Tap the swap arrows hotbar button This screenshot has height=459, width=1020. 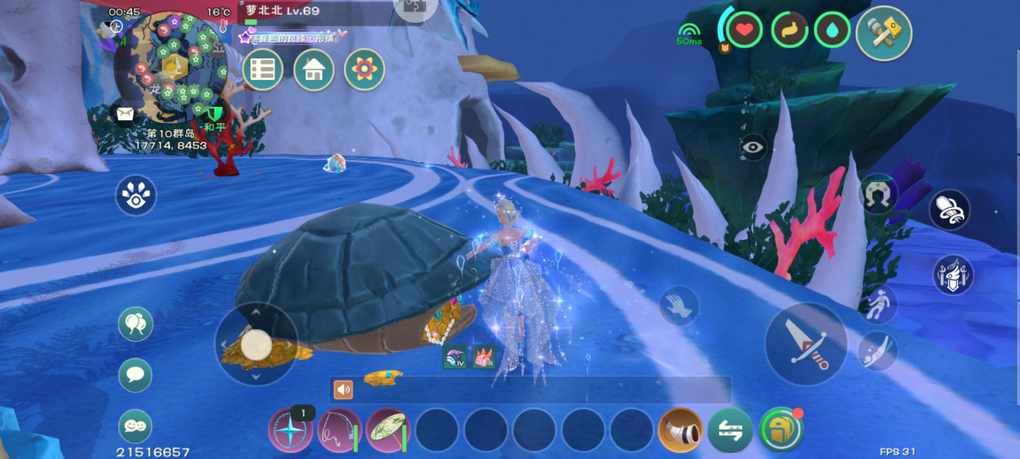click(730, 431)
